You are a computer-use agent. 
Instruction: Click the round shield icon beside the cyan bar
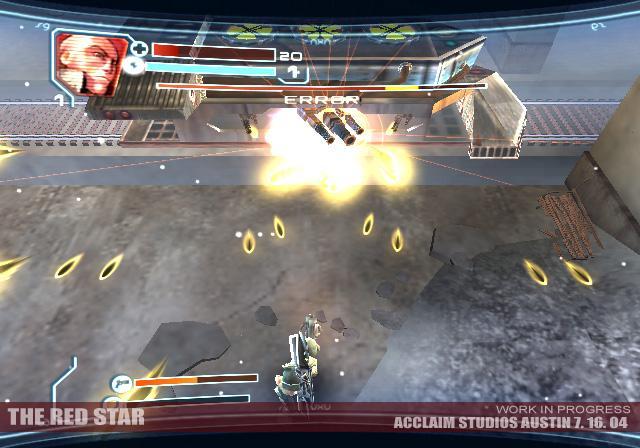[135, 68]
